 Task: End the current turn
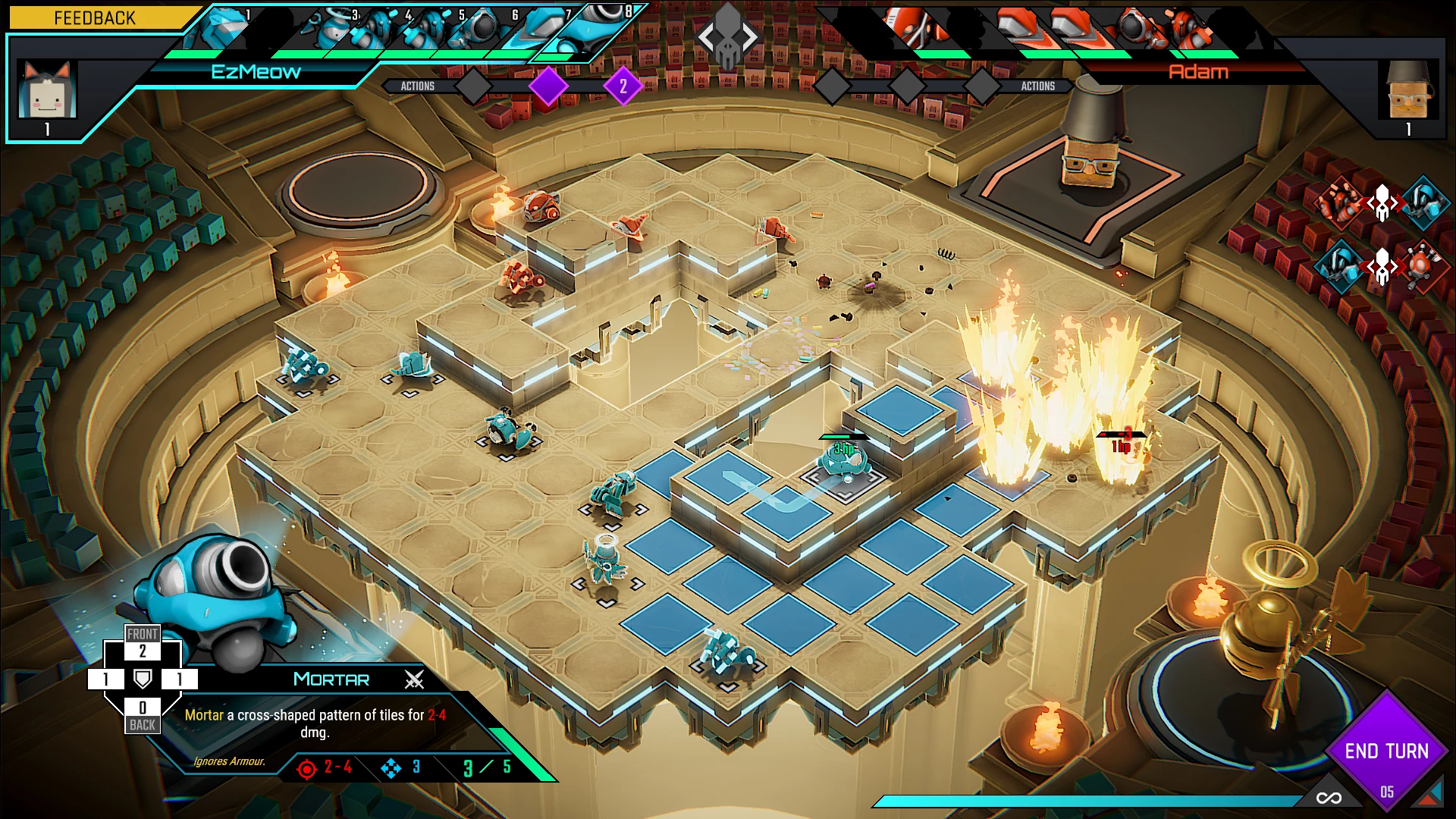(1386, 751)
